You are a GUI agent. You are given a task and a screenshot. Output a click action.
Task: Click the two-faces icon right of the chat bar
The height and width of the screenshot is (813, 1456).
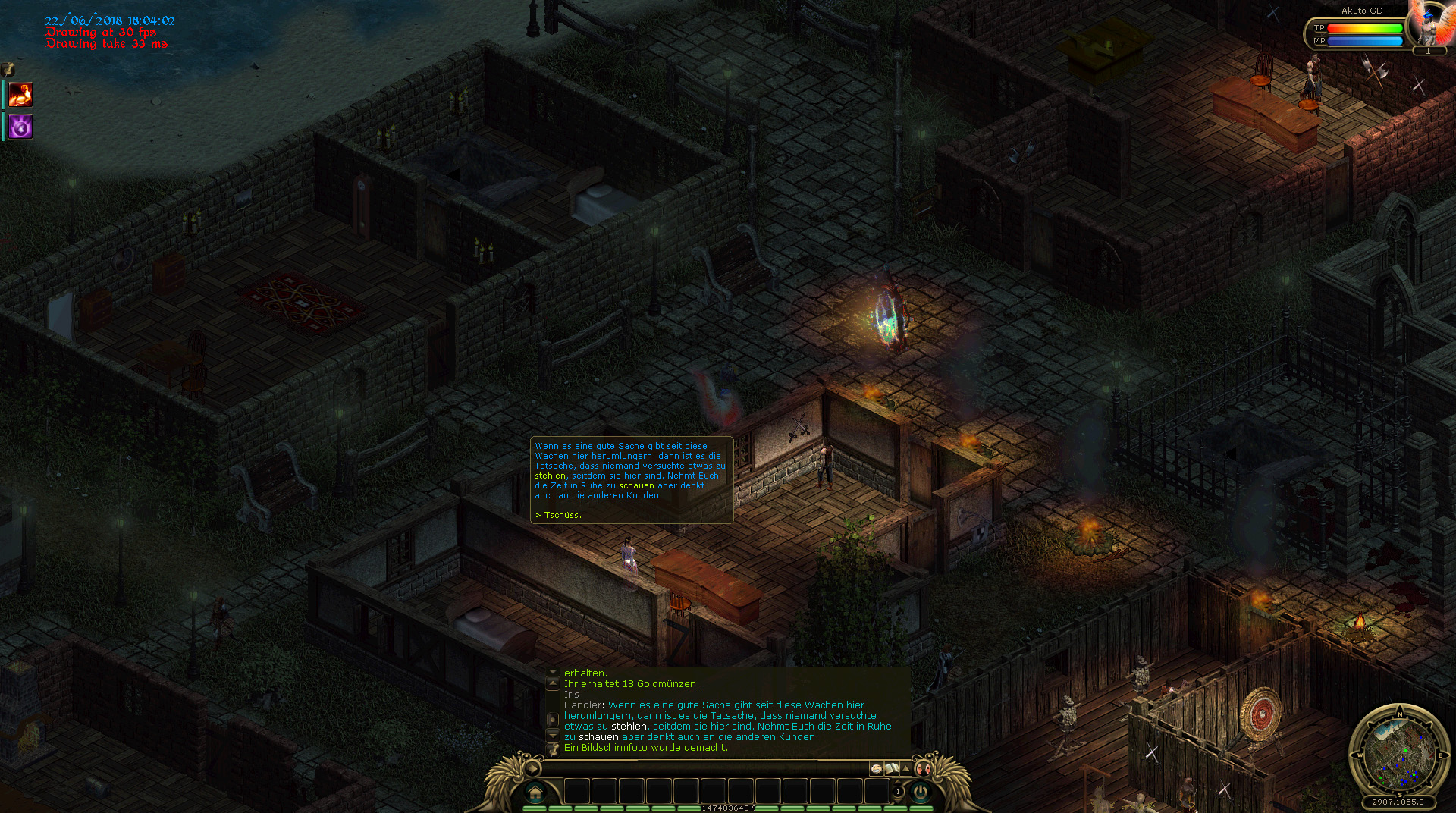(923, 768)
